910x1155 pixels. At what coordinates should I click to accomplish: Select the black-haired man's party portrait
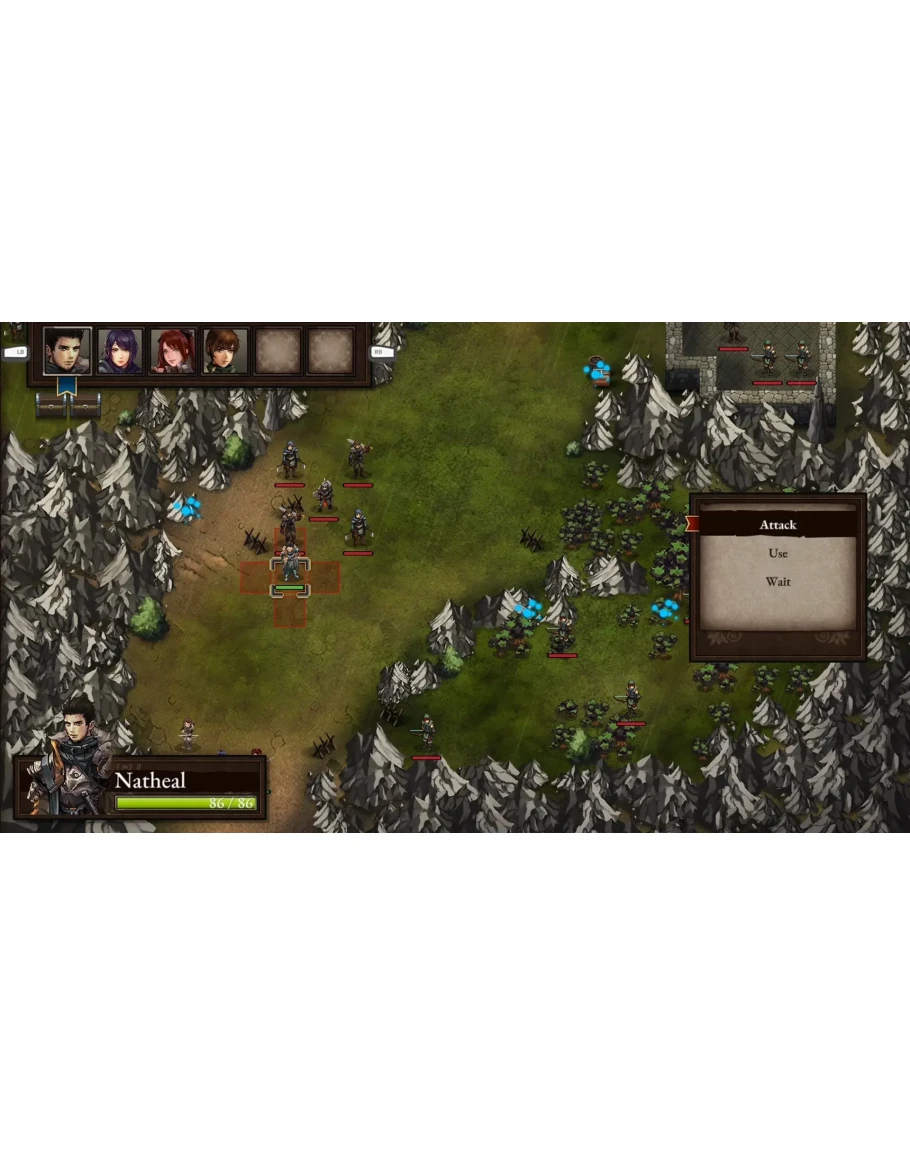click(x=67, y=351)
